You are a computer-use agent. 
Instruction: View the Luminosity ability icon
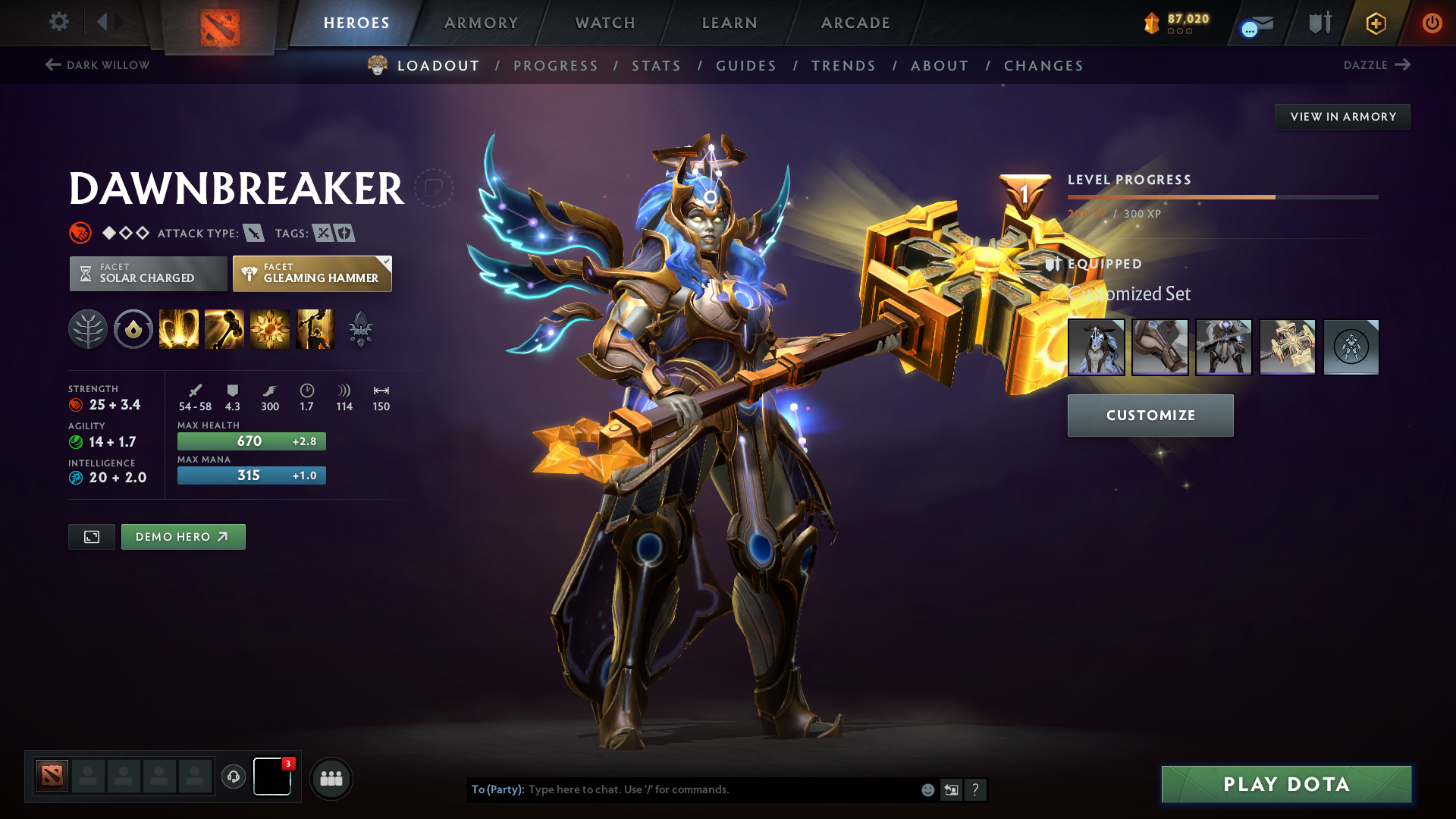(269, 328)
